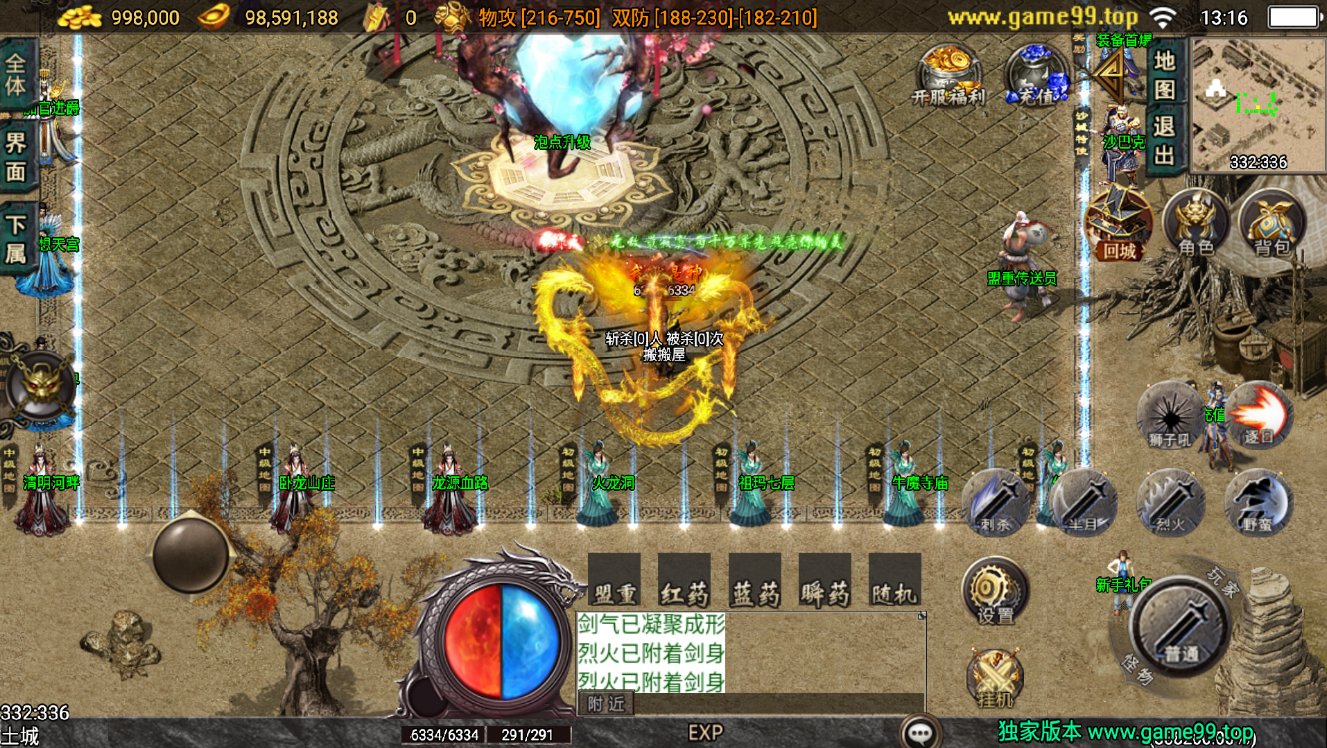
Task: Switch chat to the 附近 nearby channel
Action: click(605, 704)
